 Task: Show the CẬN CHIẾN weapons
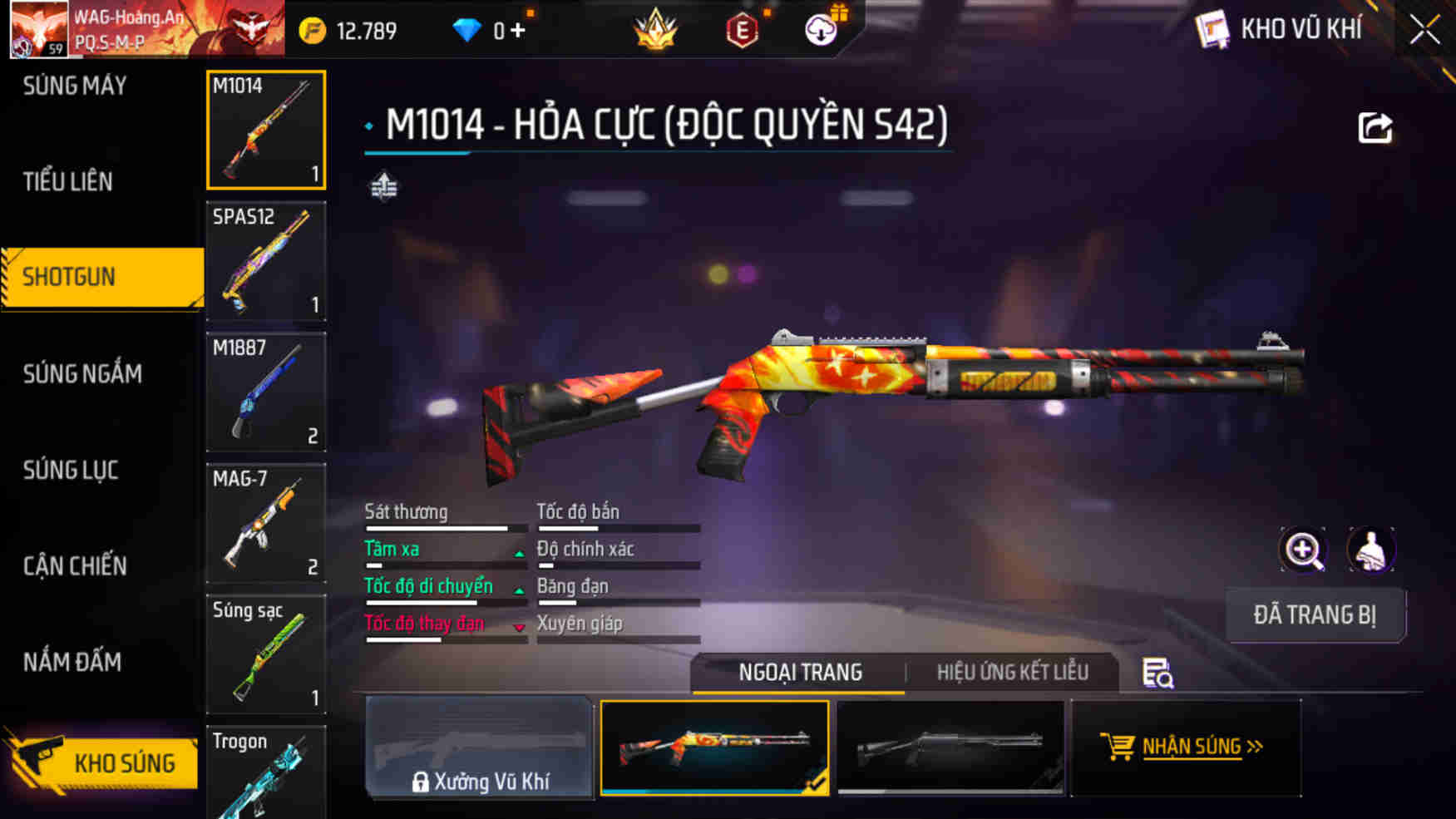[x=75, y=566]
